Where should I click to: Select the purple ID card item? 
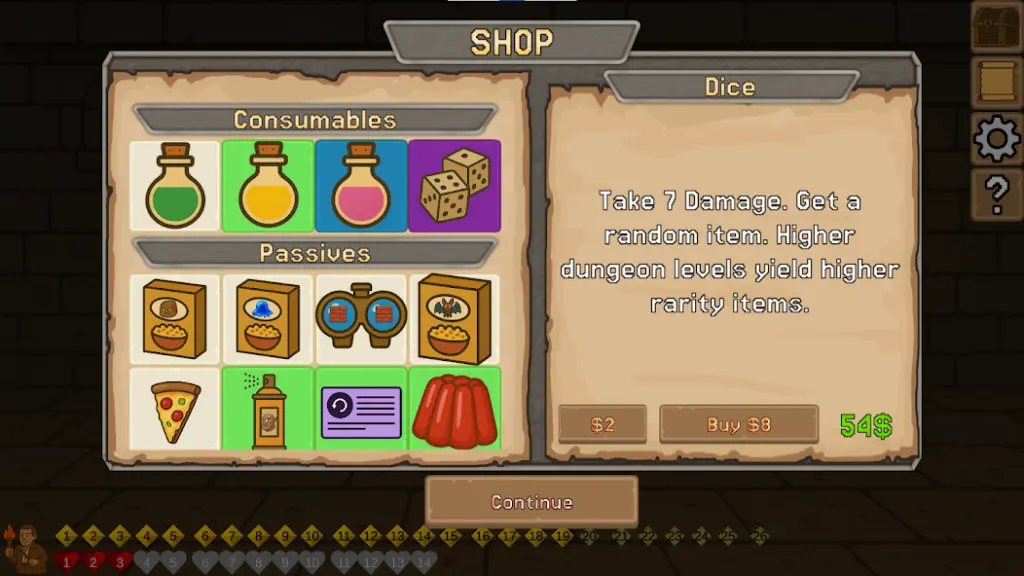361,410
